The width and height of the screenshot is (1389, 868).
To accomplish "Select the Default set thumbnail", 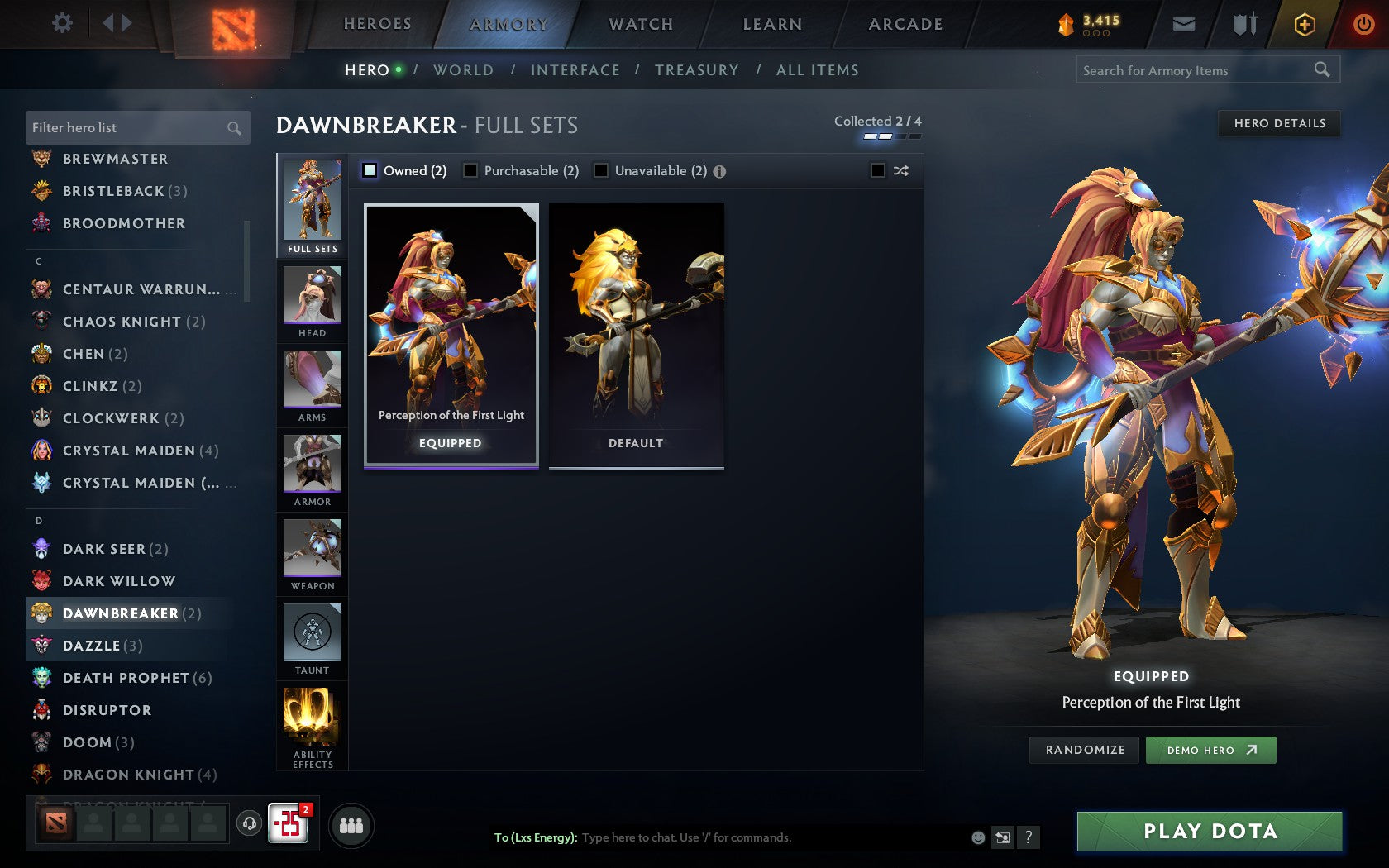I will point(636,331).
